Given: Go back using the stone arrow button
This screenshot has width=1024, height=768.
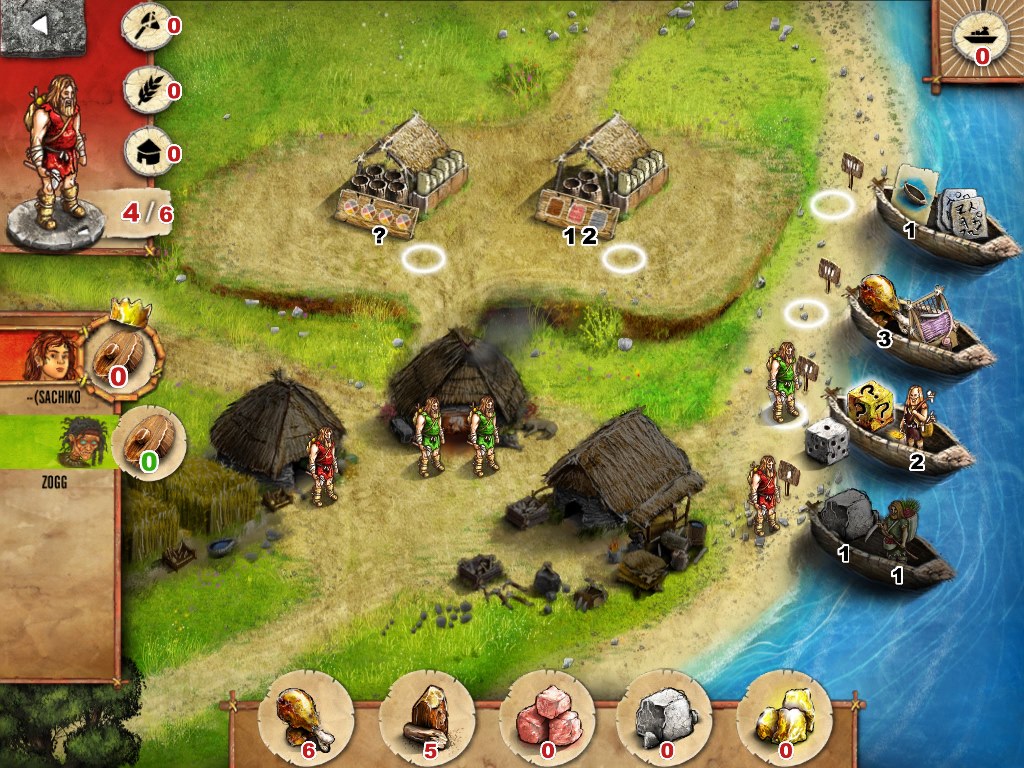Looking at the screenshot, I should point(41,27).
